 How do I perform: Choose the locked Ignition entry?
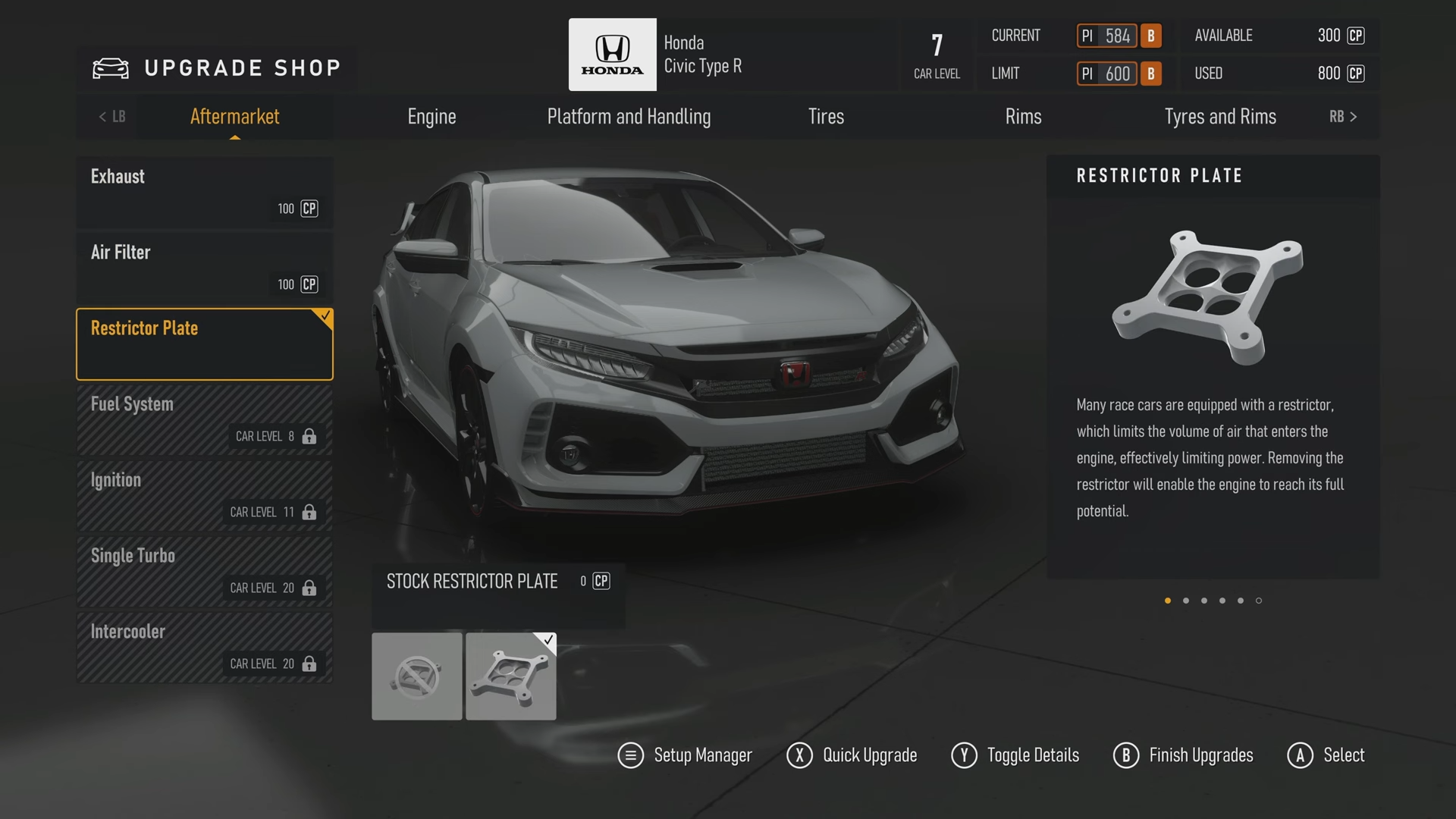point(204,495)
